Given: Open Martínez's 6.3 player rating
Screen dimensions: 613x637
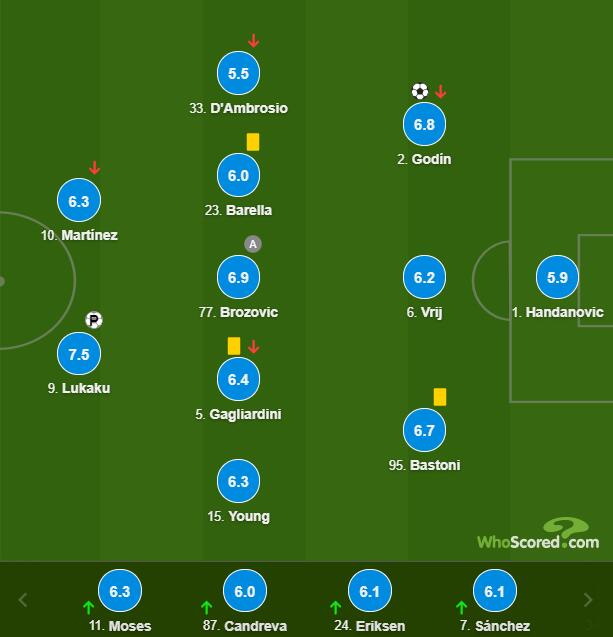Looking at the screenshot, I should click(79, 201).
